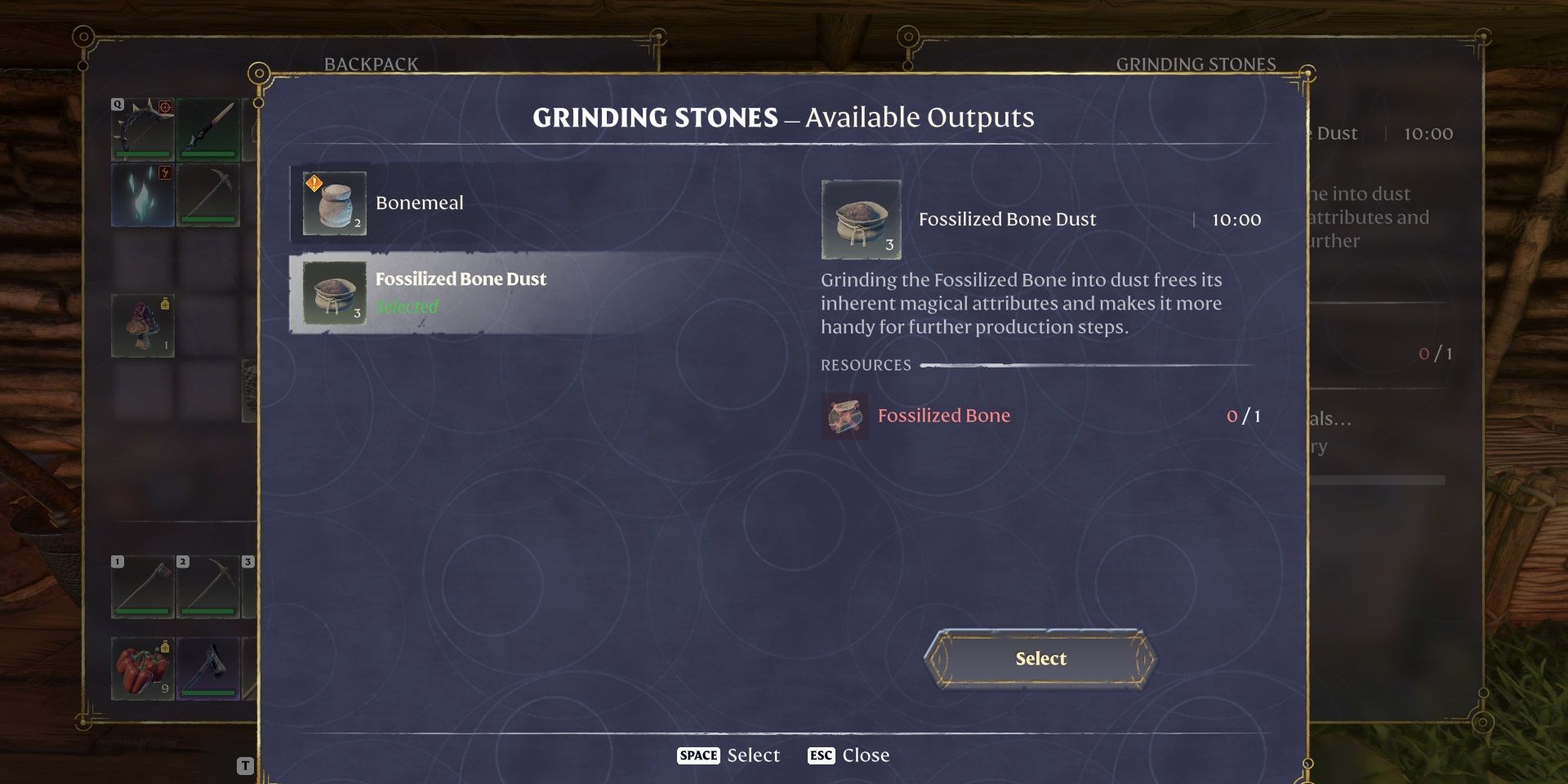Image resolution: width=1568 pixels, height=784 pixels.
Task: Open the Grinding Stones tab
Action: pyautogui.click(x=1197, y=63)
